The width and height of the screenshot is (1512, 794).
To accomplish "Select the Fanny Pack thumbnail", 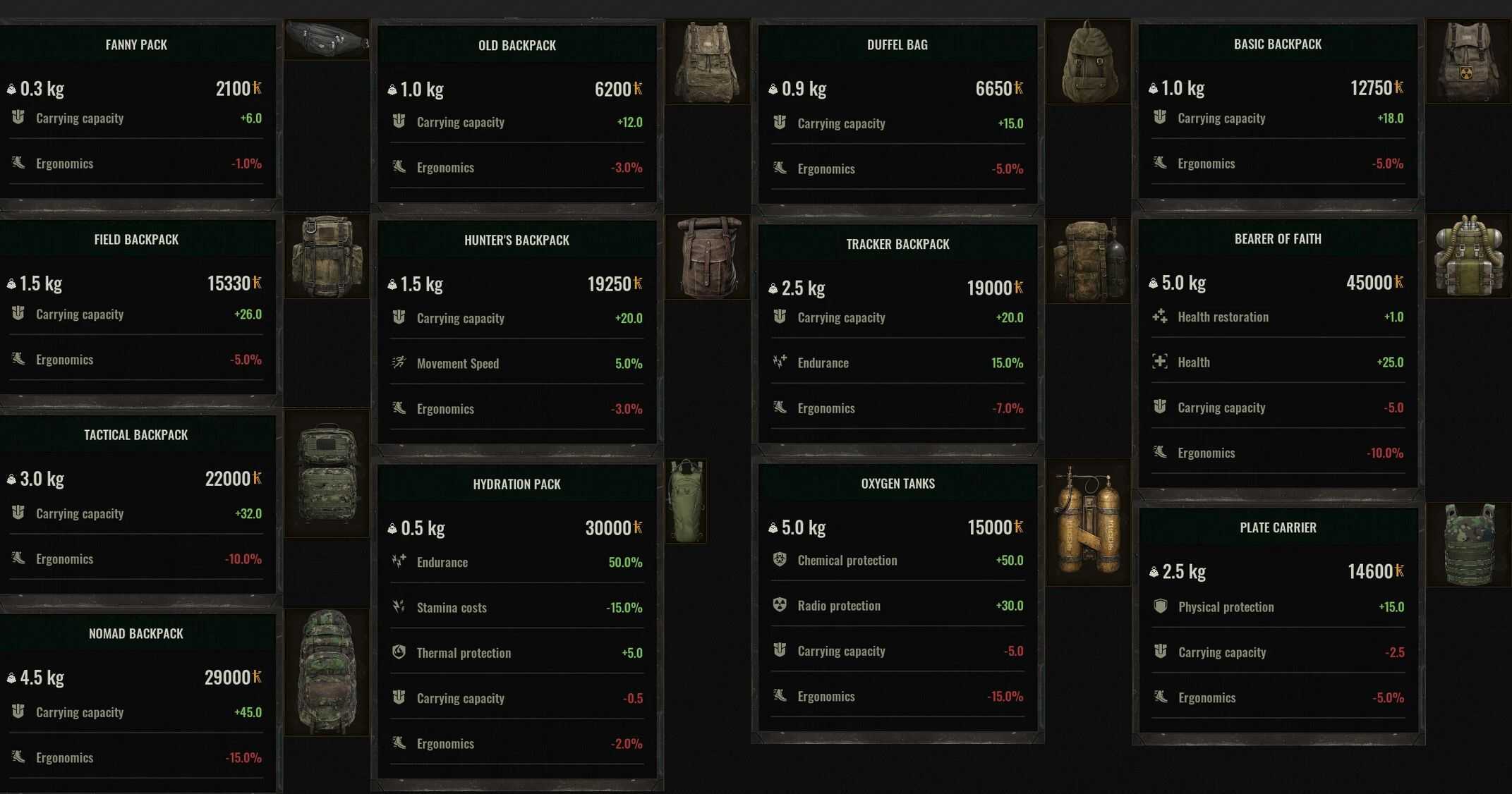I will [x=326, y=39].
